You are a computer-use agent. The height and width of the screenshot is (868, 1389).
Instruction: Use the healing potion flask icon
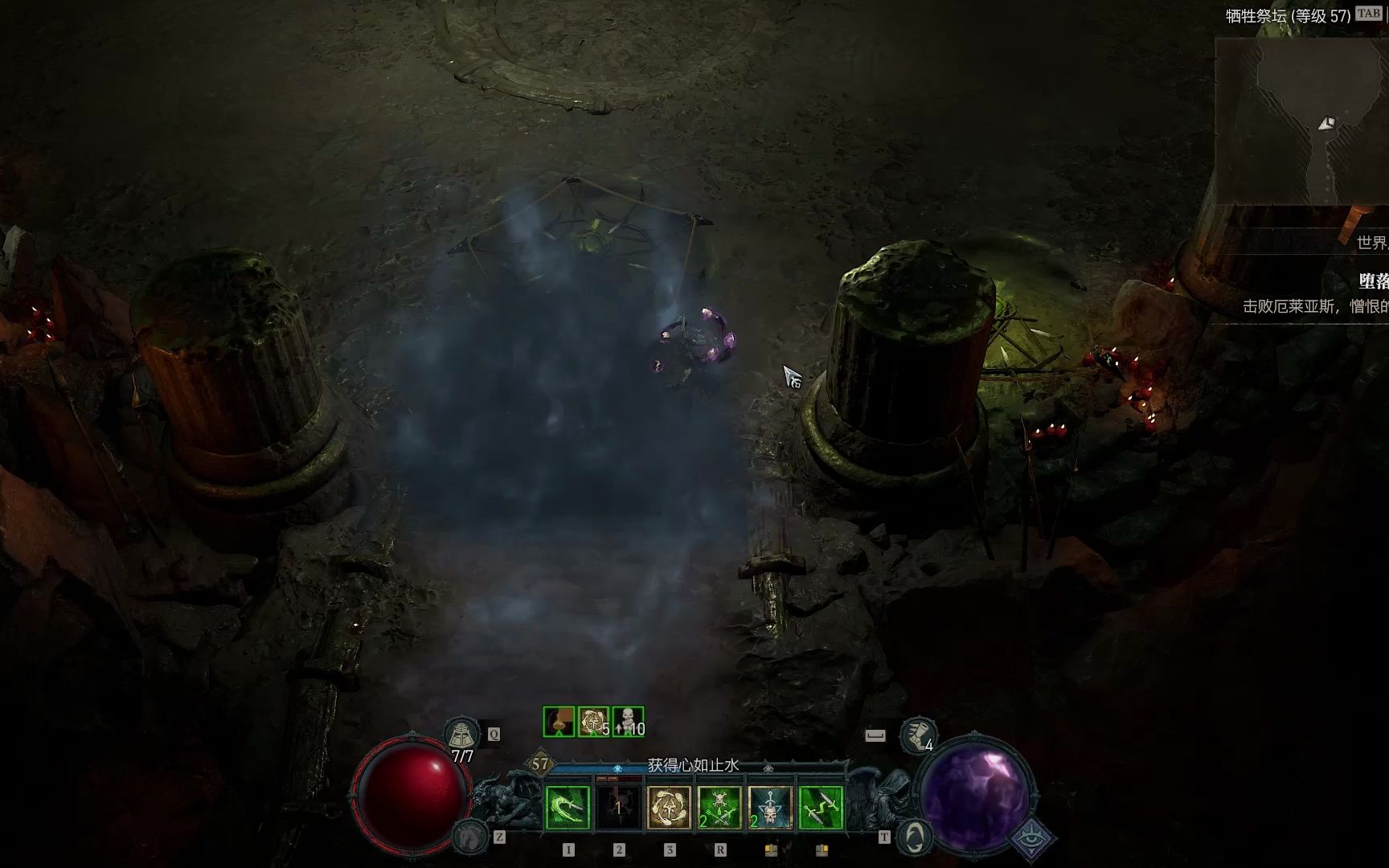click(462, 734)
